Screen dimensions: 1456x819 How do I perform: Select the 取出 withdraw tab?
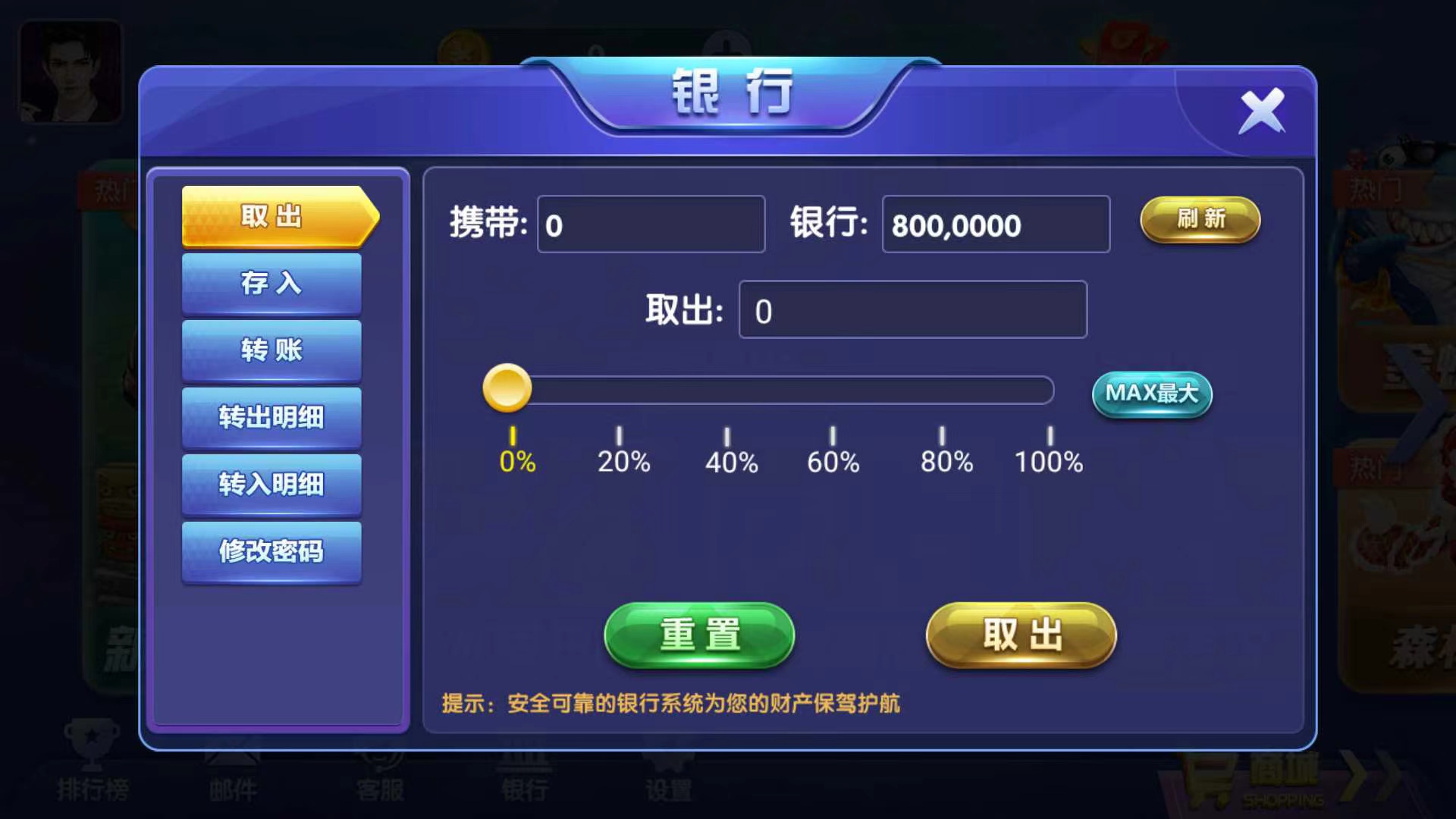click(x=271, y=217)
